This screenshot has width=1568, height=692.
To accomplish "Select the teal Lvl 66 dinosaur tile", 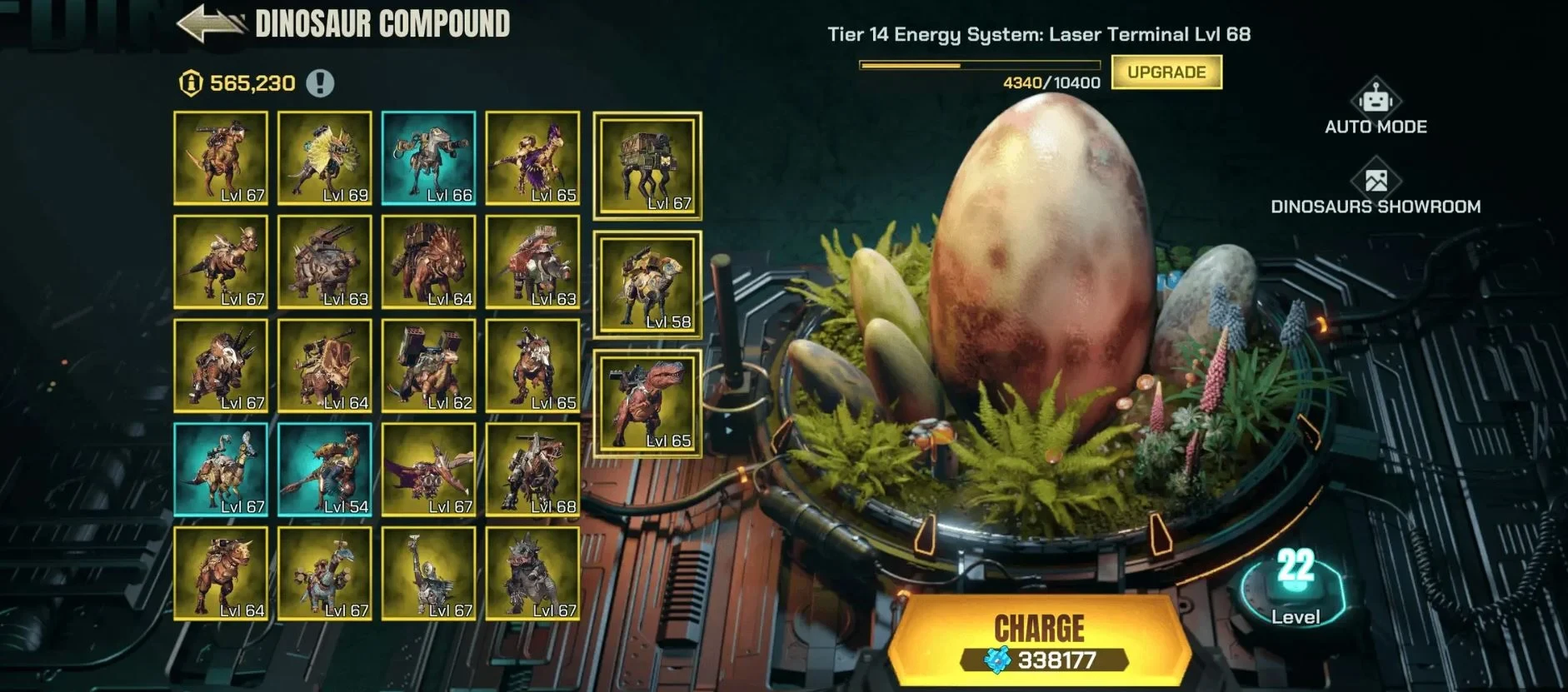I will pos(429,158).
